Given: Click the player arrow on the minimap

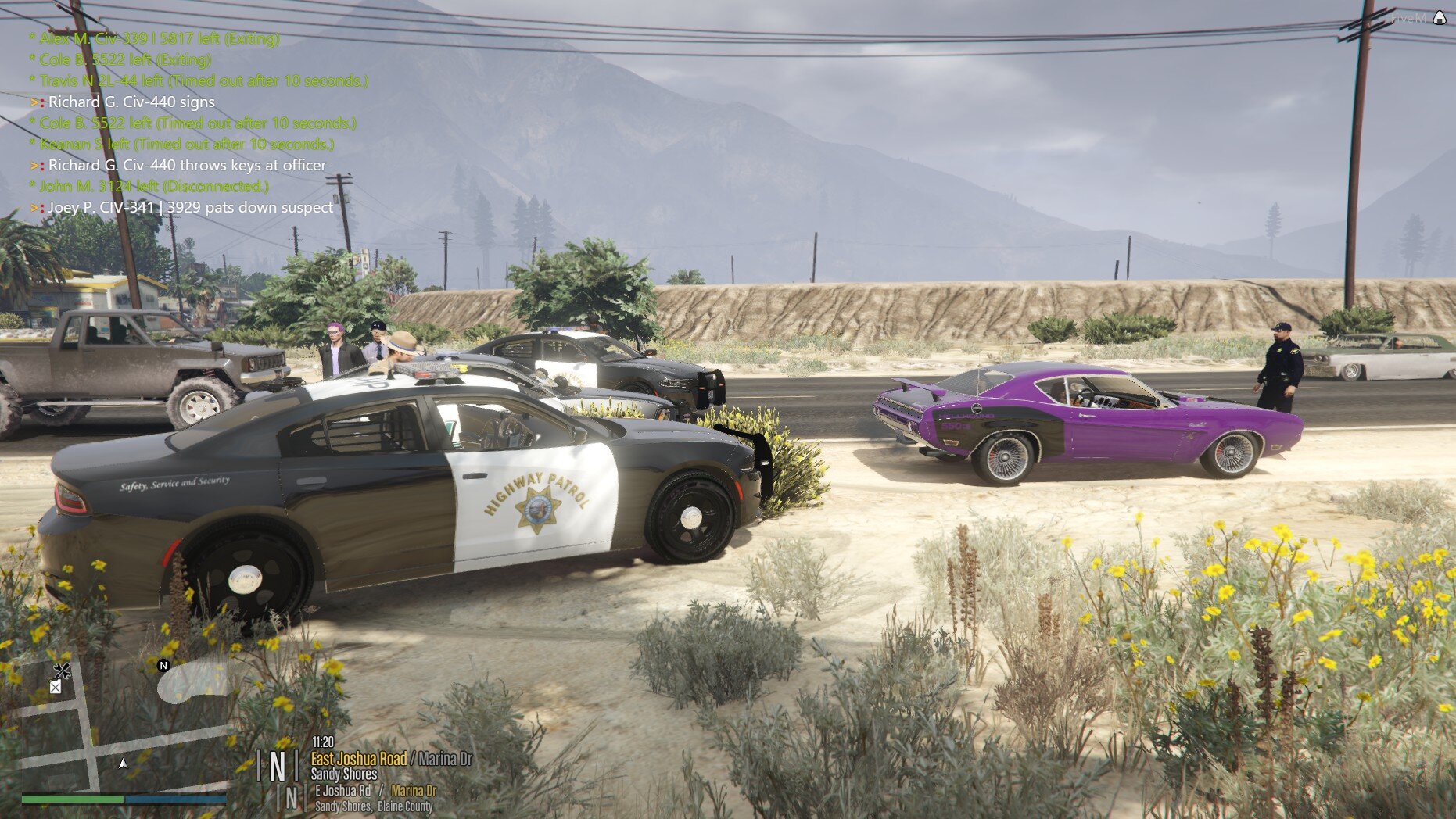Looking at the screenshot, I should pos(123,764).
